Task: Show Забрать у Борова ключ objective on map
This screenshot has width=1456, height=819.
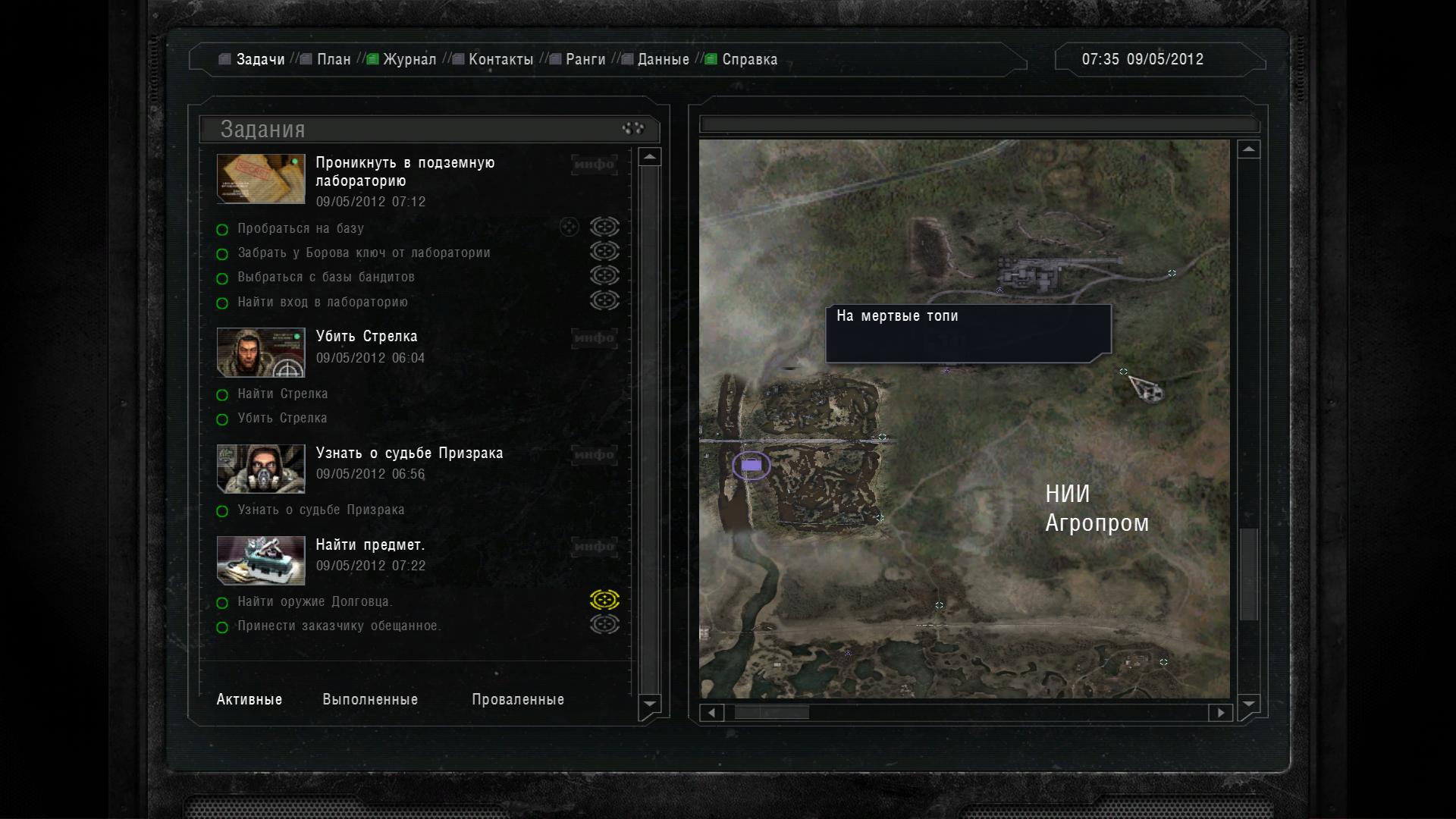Action: 604,251
